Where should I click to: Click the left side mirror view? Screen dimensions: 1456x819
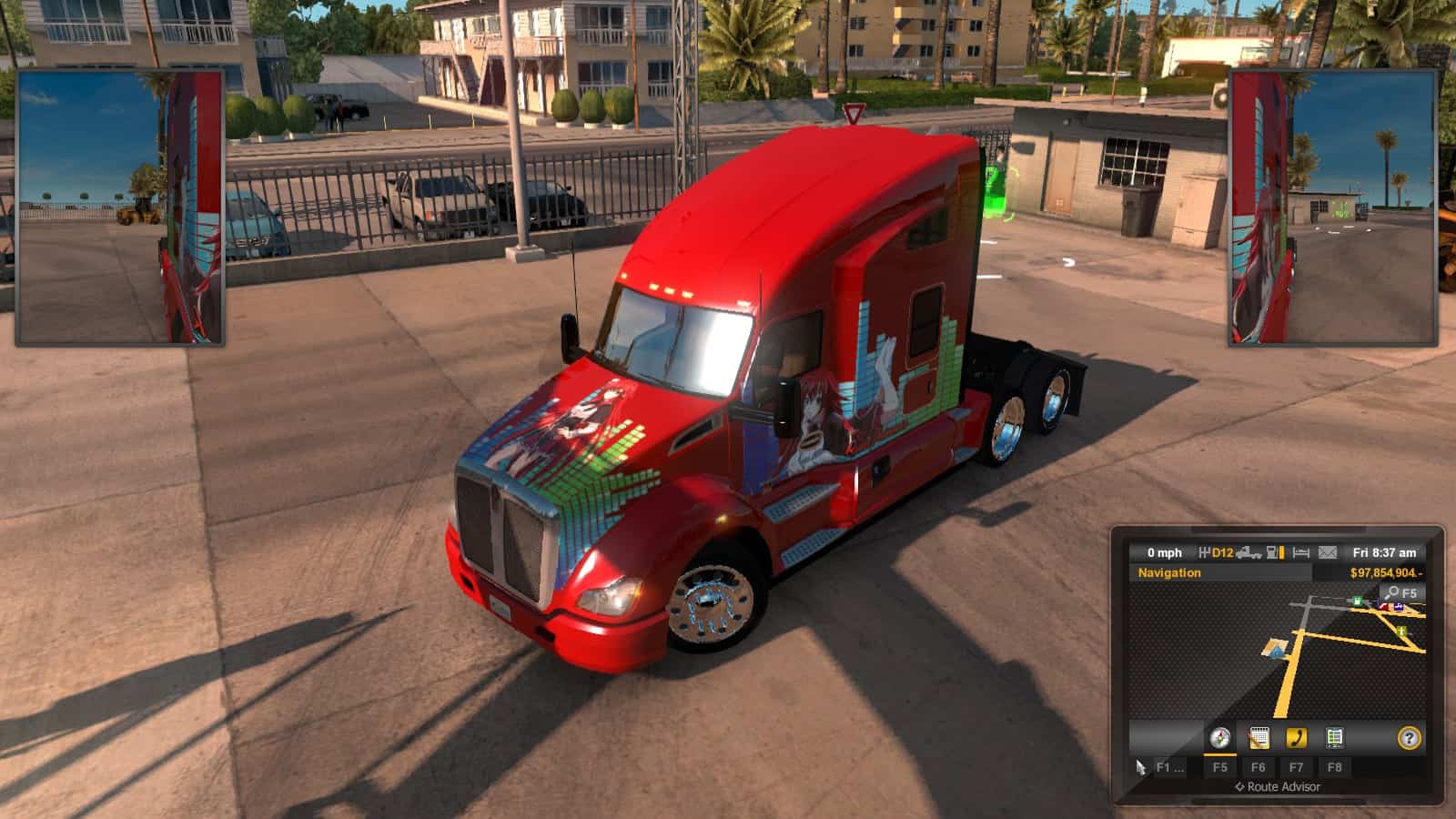pos(120,207)
